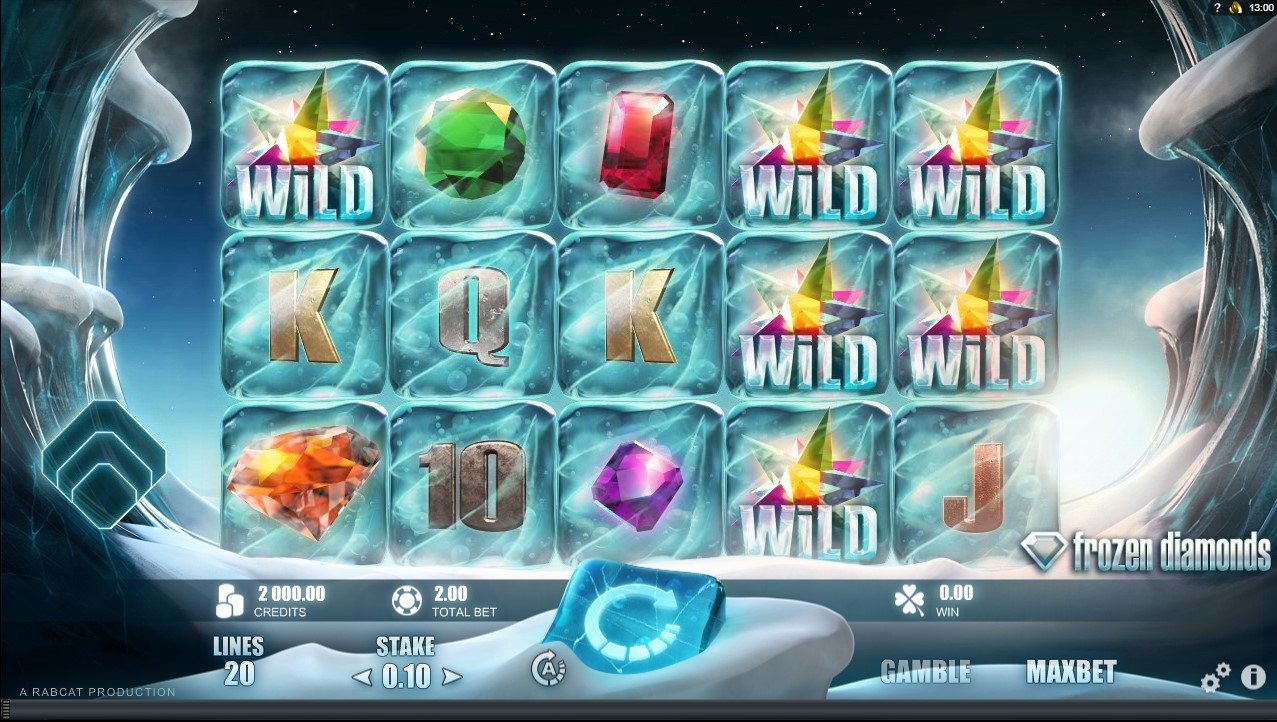Change the number of LINES
The image size is (1277, 722).
click(x=239, y=662)
